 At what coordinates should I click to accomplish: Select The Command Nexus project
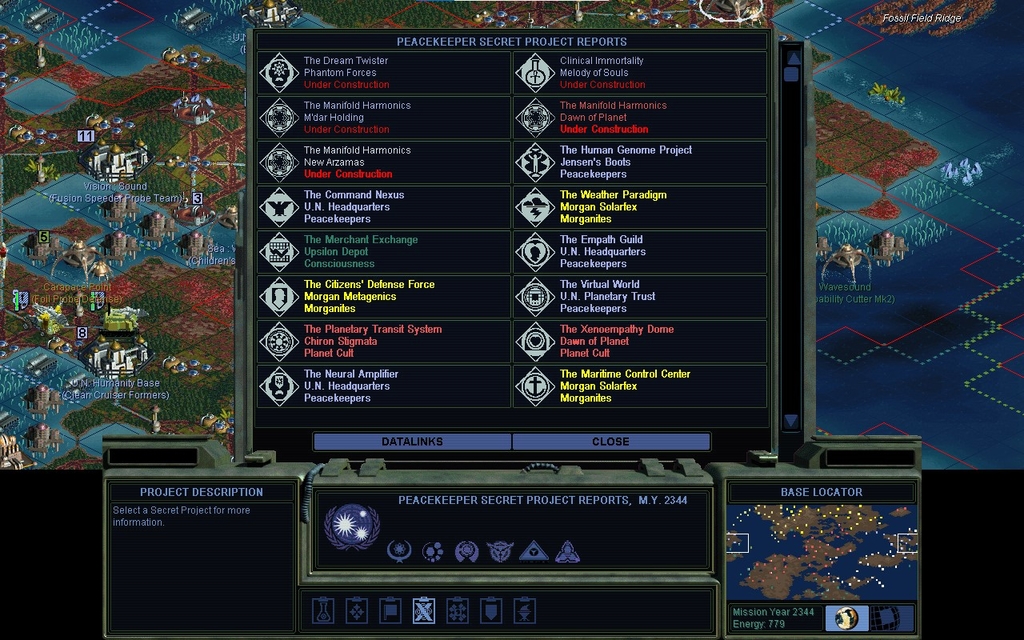385,207
